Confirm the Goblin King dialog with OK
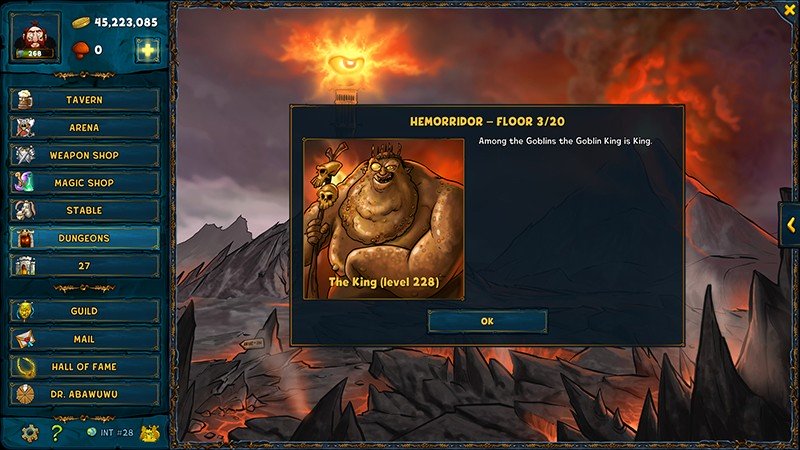800x450 pixels. pyautogui.click(x=487, y=321)
